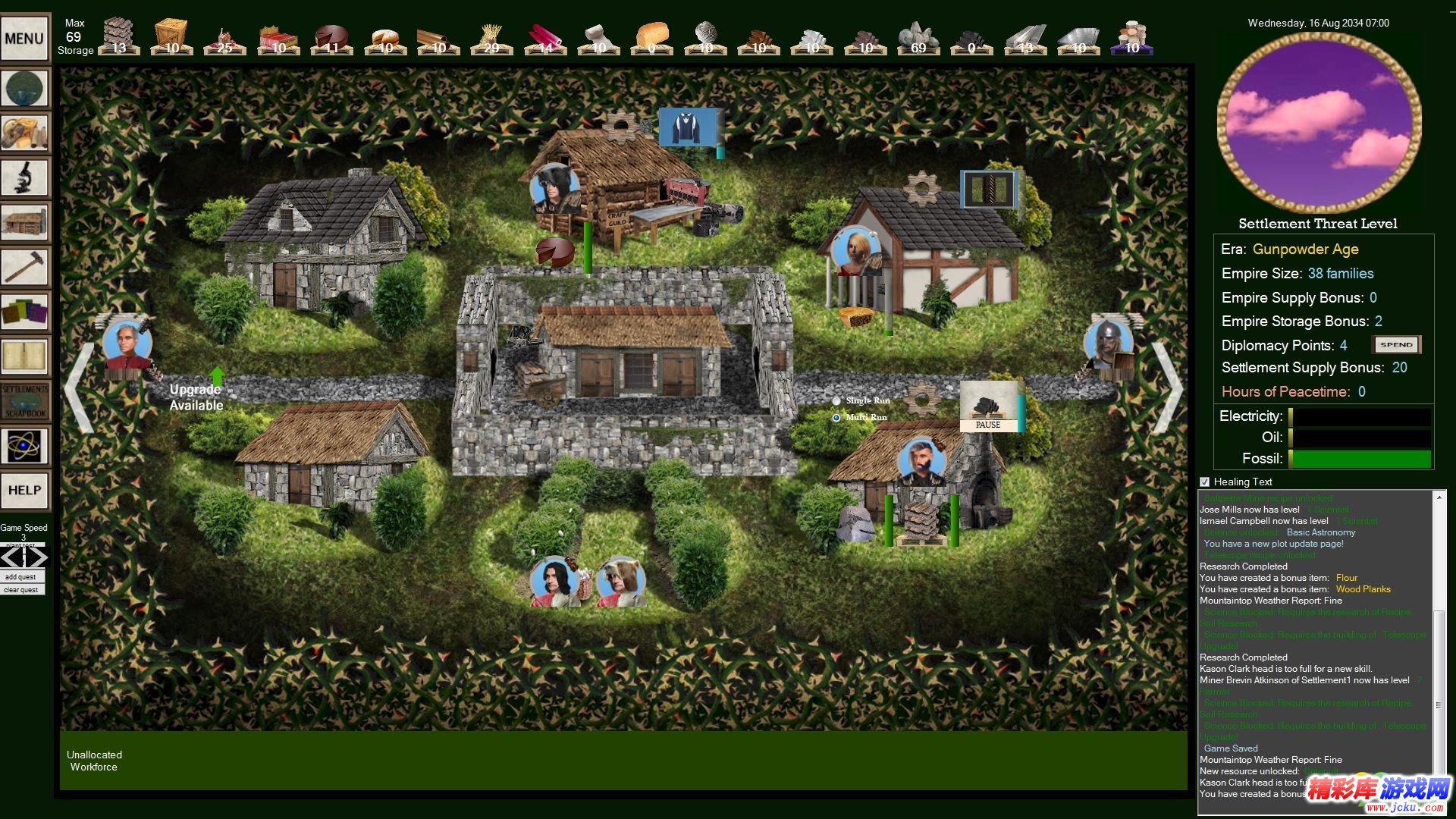Go to the next settlement with right arrow

(1167, 388)
